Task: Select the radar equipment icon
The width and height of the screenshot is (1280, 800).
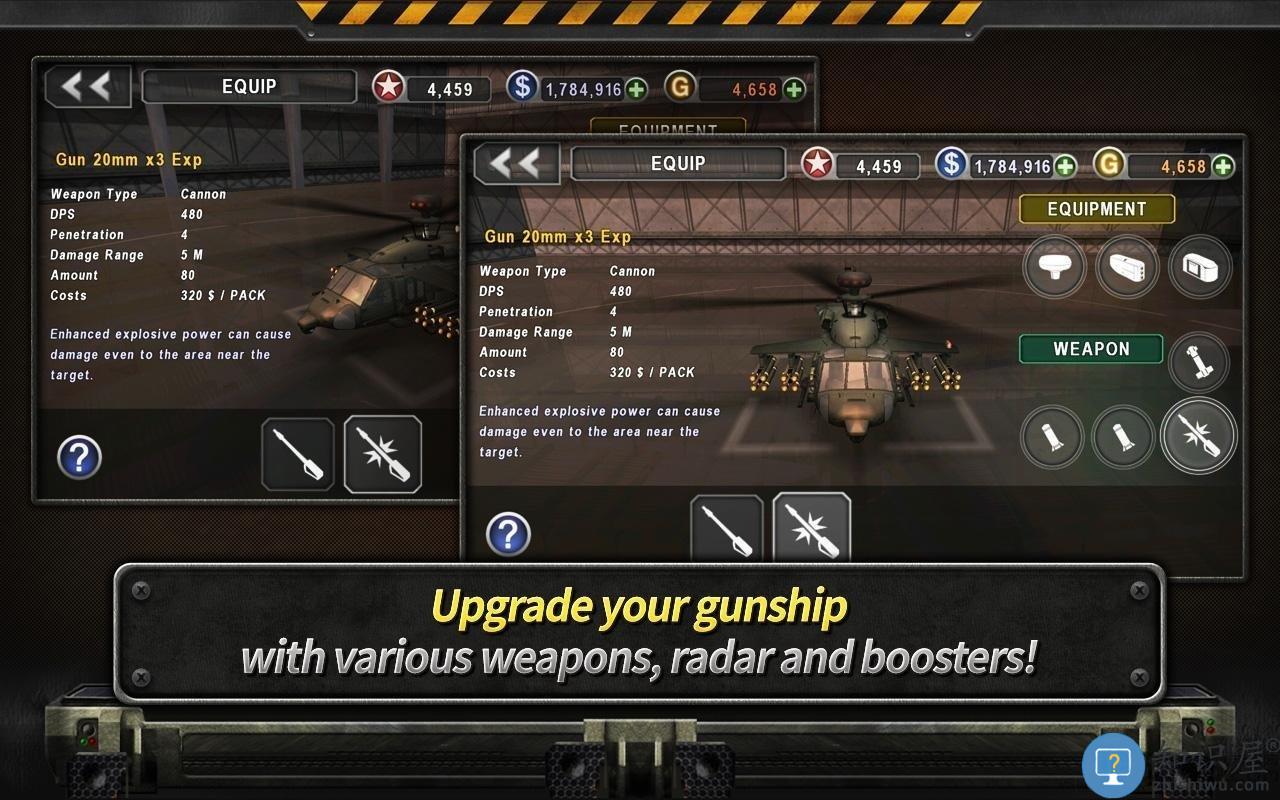Action: click(1054, 268)
